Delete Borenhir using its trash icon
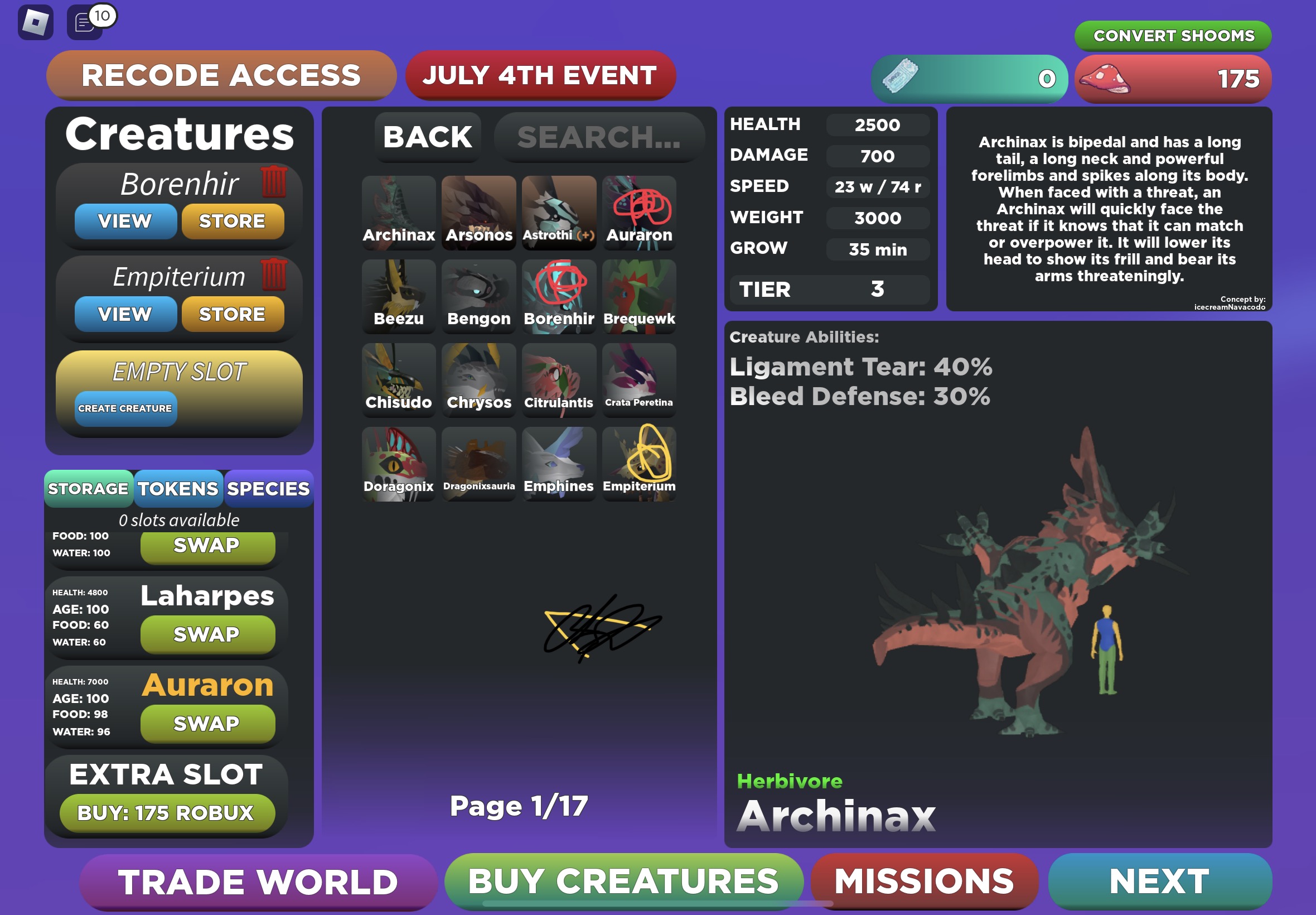 (275, 182)
